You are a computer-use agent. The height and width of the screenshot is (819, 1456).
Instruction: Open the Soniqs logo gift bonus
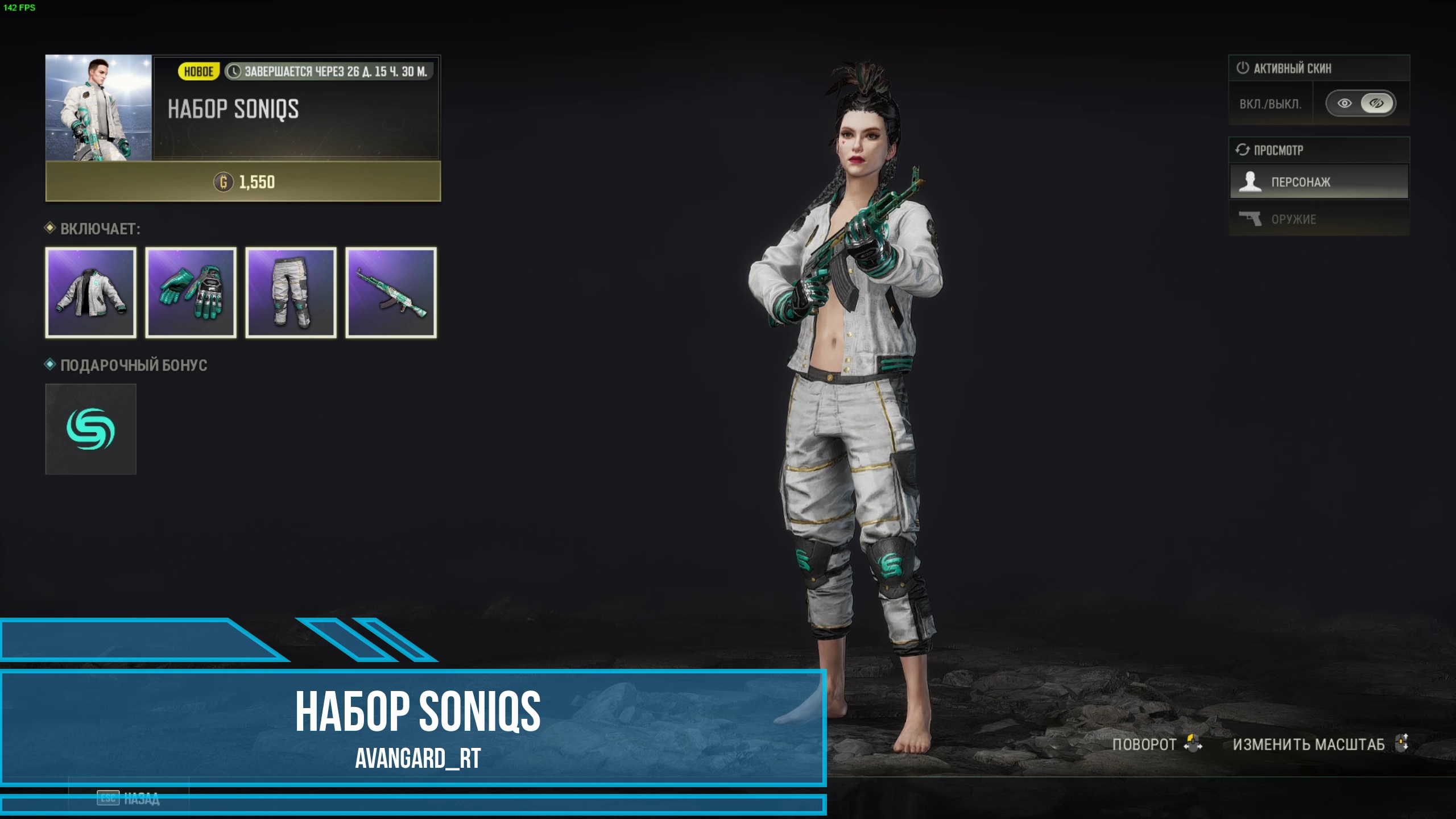click(91, 429)
